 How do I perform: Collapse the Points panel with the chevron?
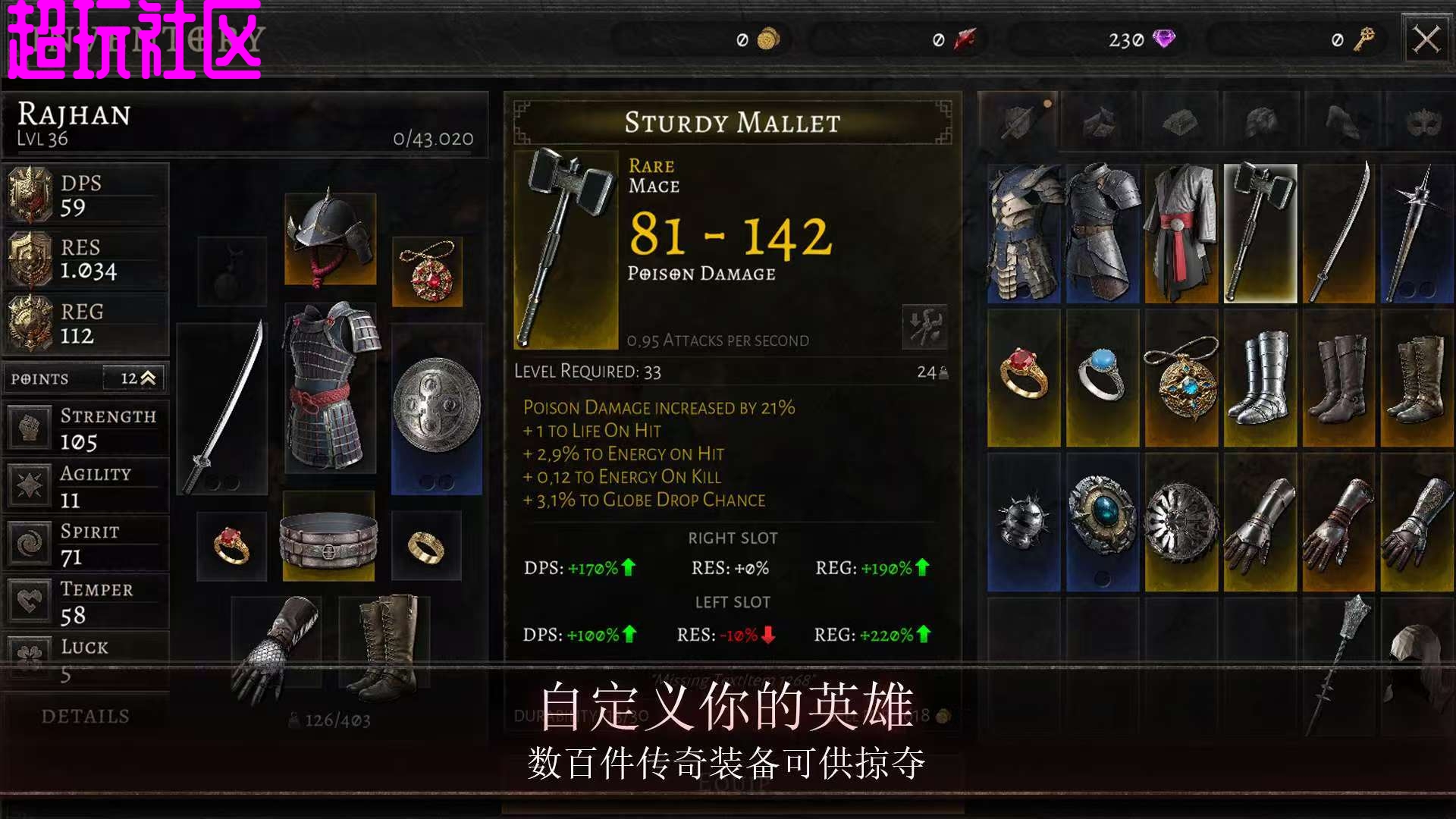tap(149, 378)
